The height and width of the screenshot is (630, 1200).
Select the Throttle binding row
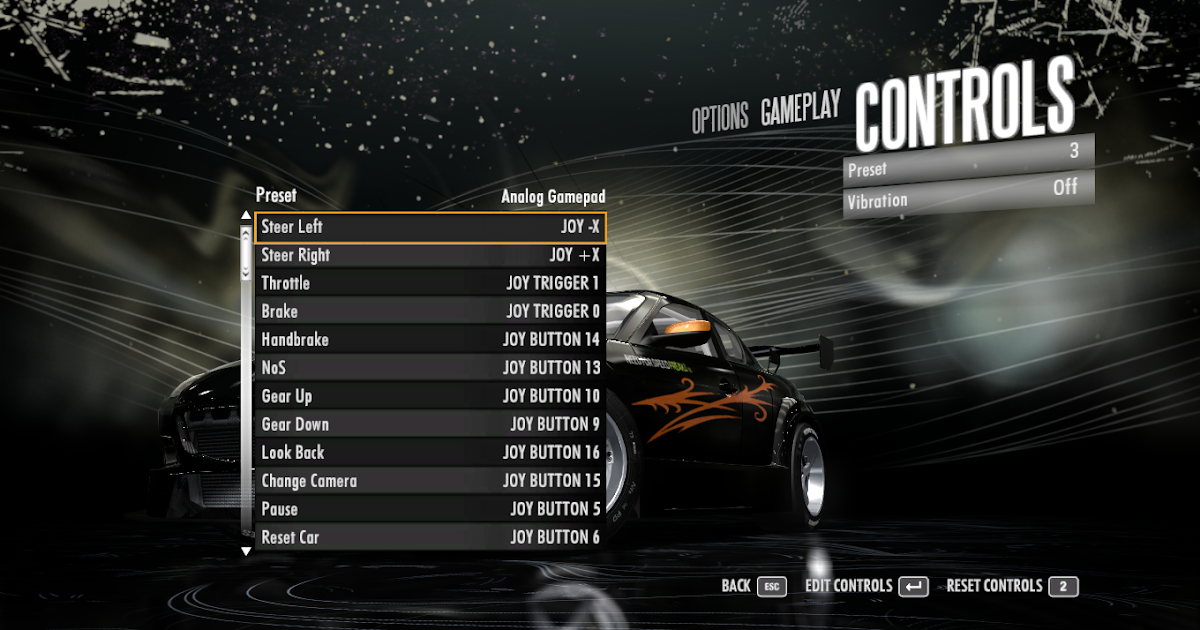pyautogui.click(x=430, y=283)
